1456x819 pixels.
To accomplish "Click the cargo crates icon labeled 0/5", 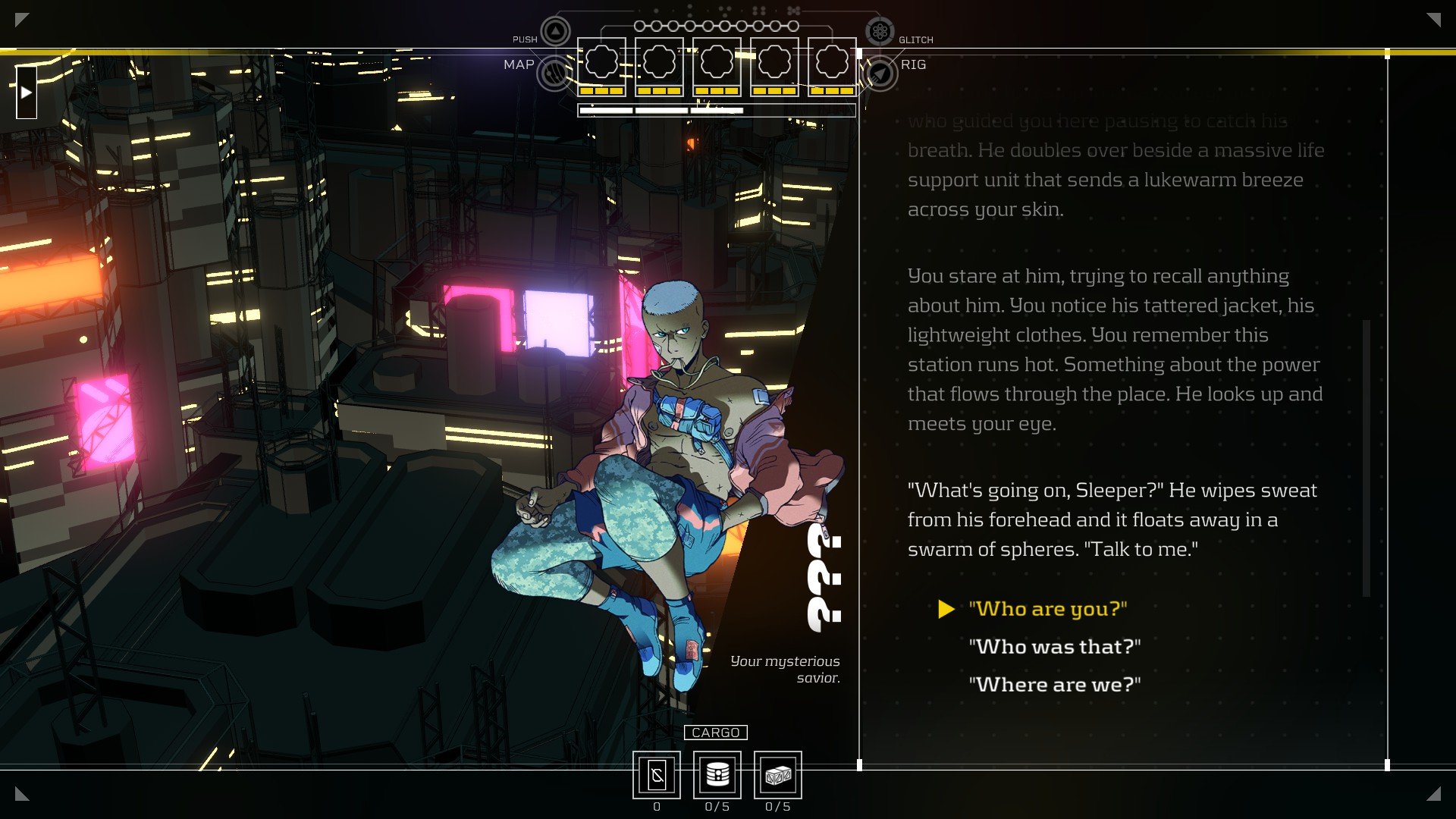I will click(779, 773).
